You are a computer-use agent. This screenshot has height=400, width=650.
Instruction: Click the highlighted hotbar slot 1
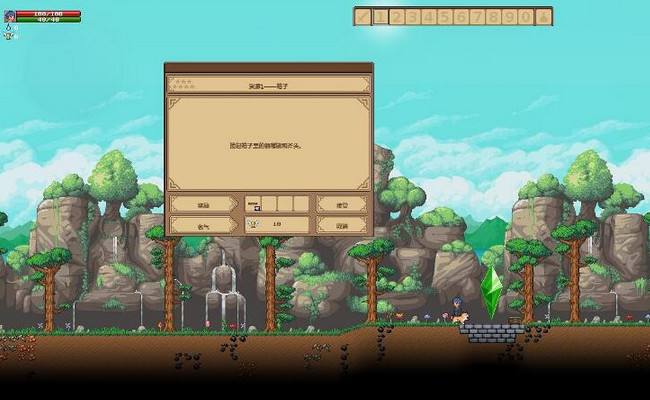pyautogui.click(x=380, y=16)
